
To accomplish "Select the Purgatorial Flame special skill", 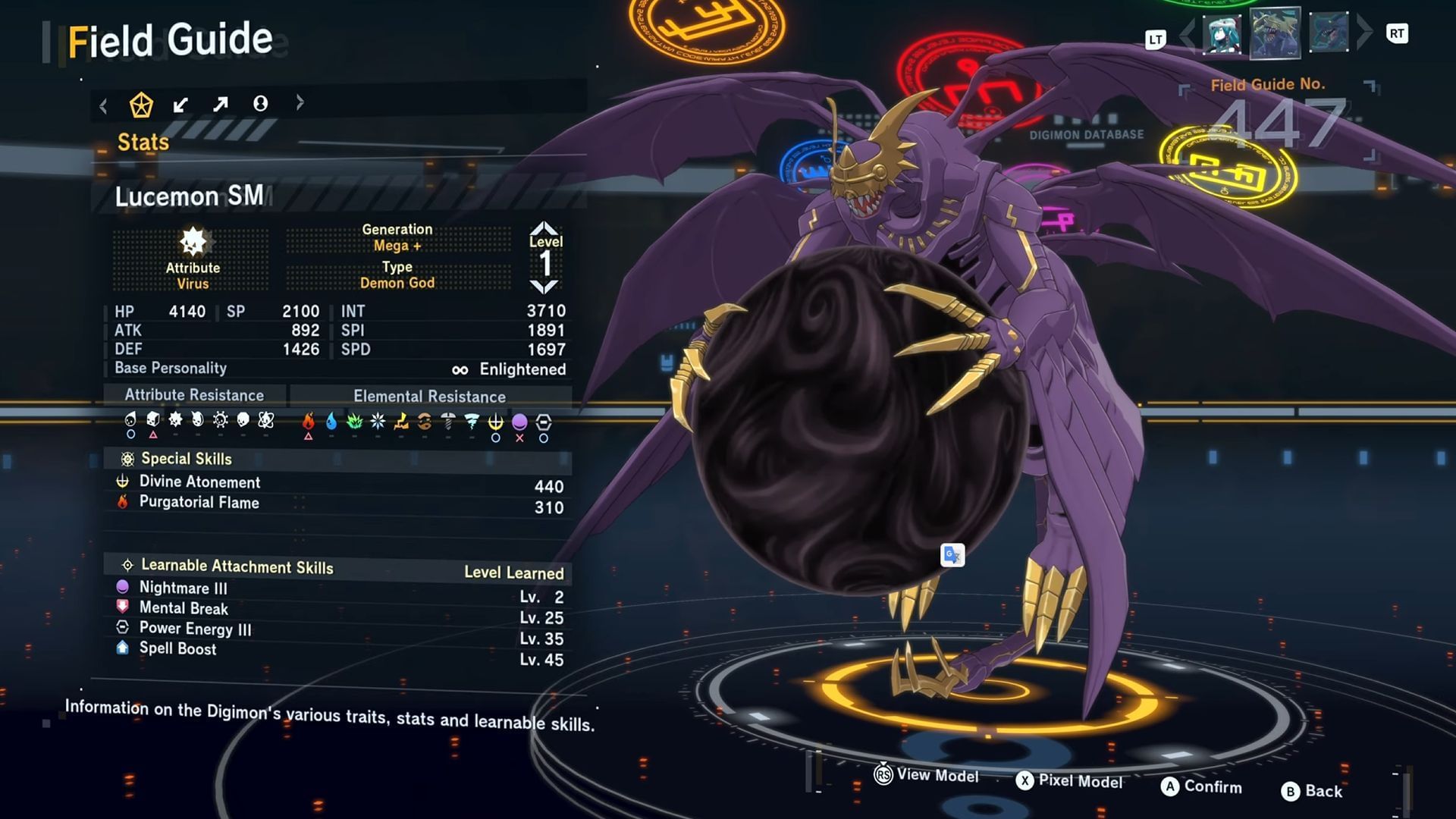I will [199, 503].
